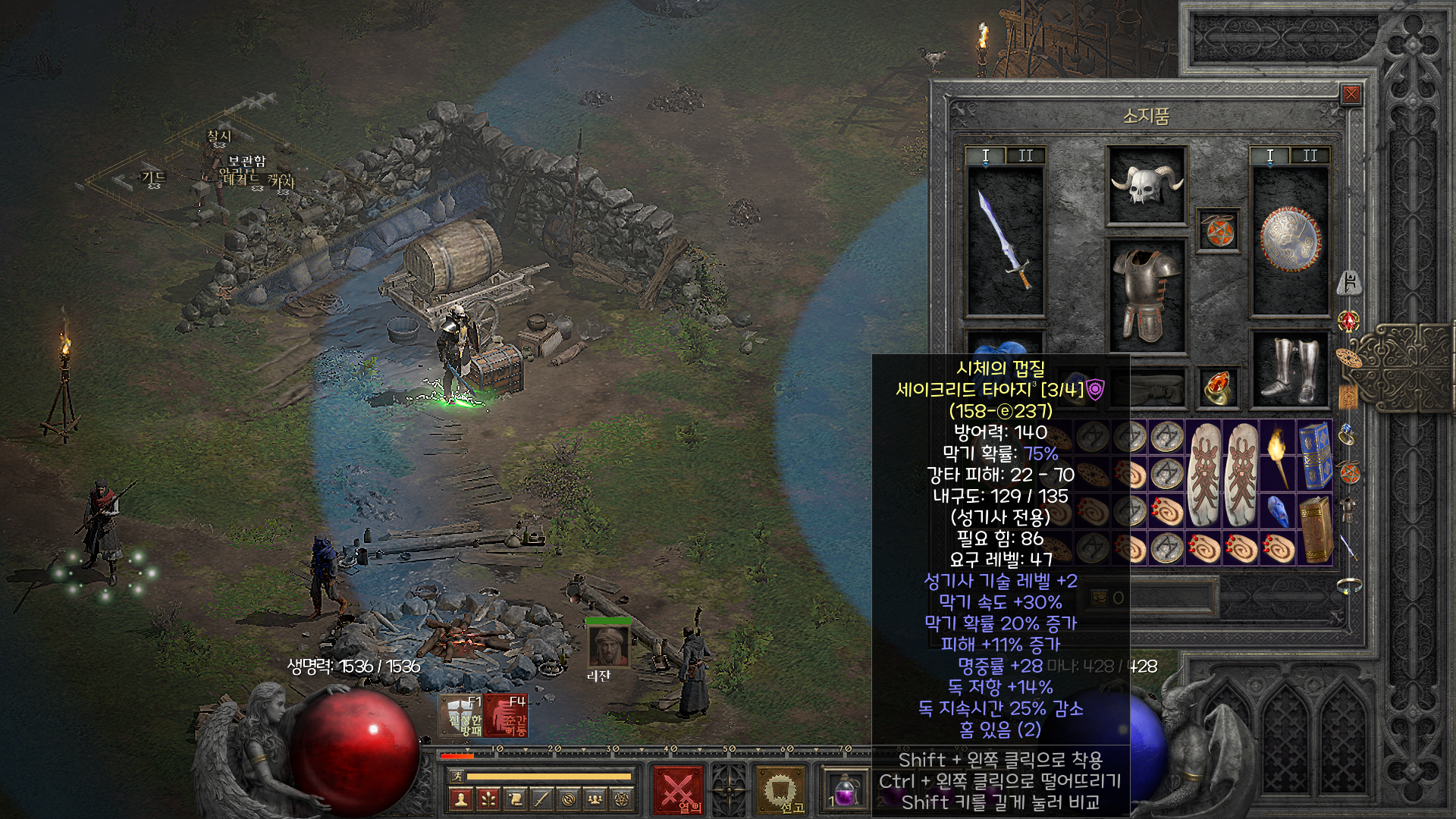Select the blue tome in inventory
This screenshot has height=819, width=1456.
click(x=1315, y=456)
